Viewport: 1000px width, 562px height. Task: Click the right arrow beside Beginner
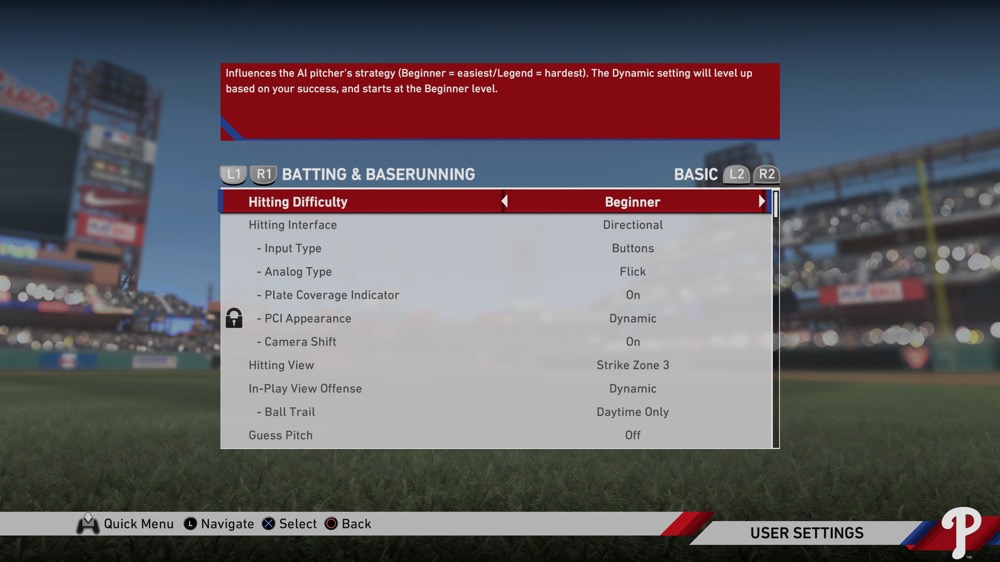[x=761, y=202]
